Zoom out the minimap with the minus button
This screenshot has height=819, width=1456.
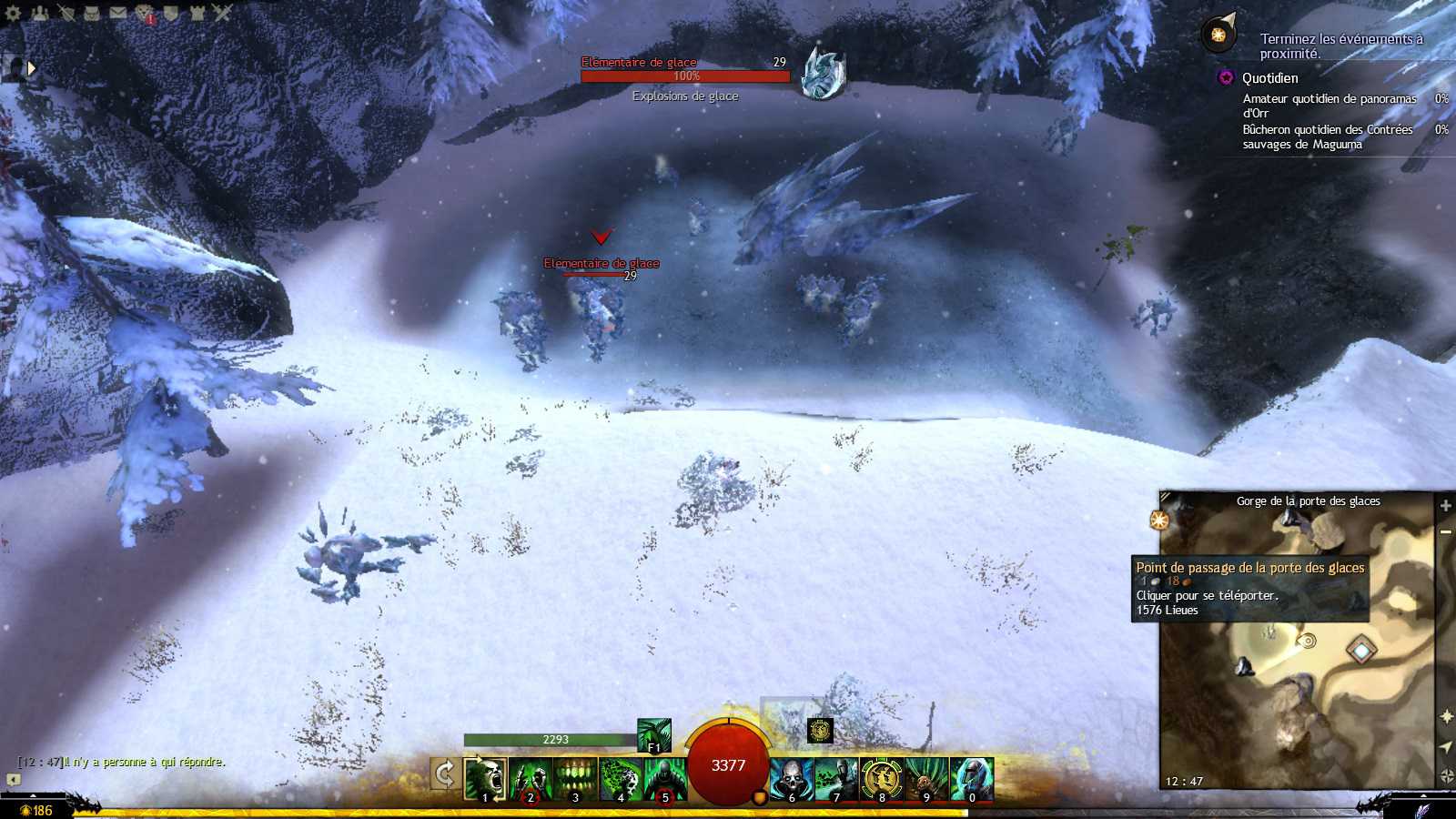coord(1445,531)
